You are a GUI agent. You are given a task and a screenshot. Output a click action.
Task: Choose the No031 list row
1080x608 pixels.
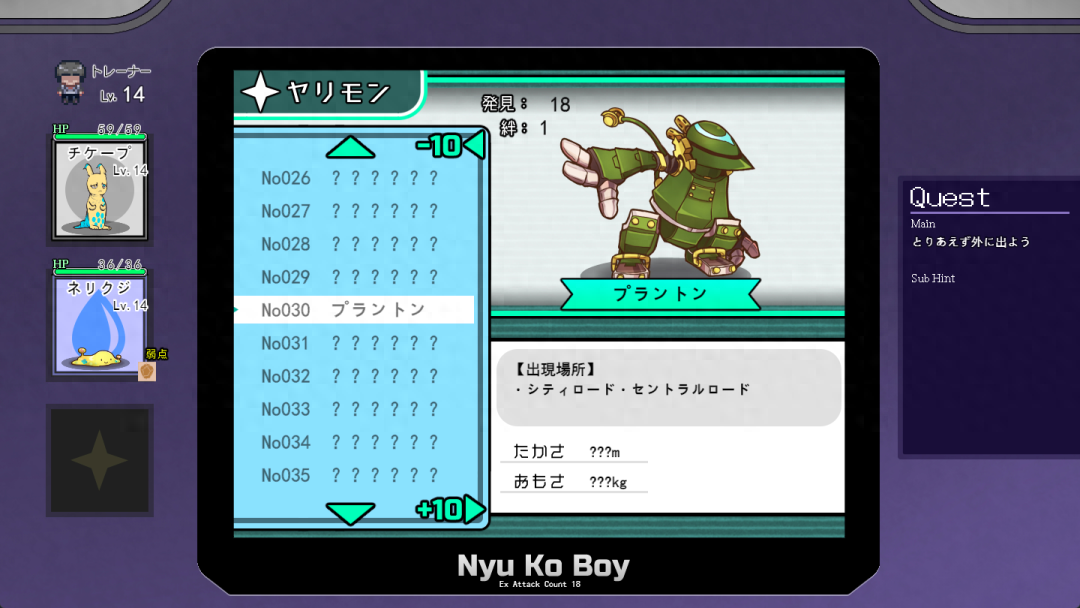pos(351,343)
